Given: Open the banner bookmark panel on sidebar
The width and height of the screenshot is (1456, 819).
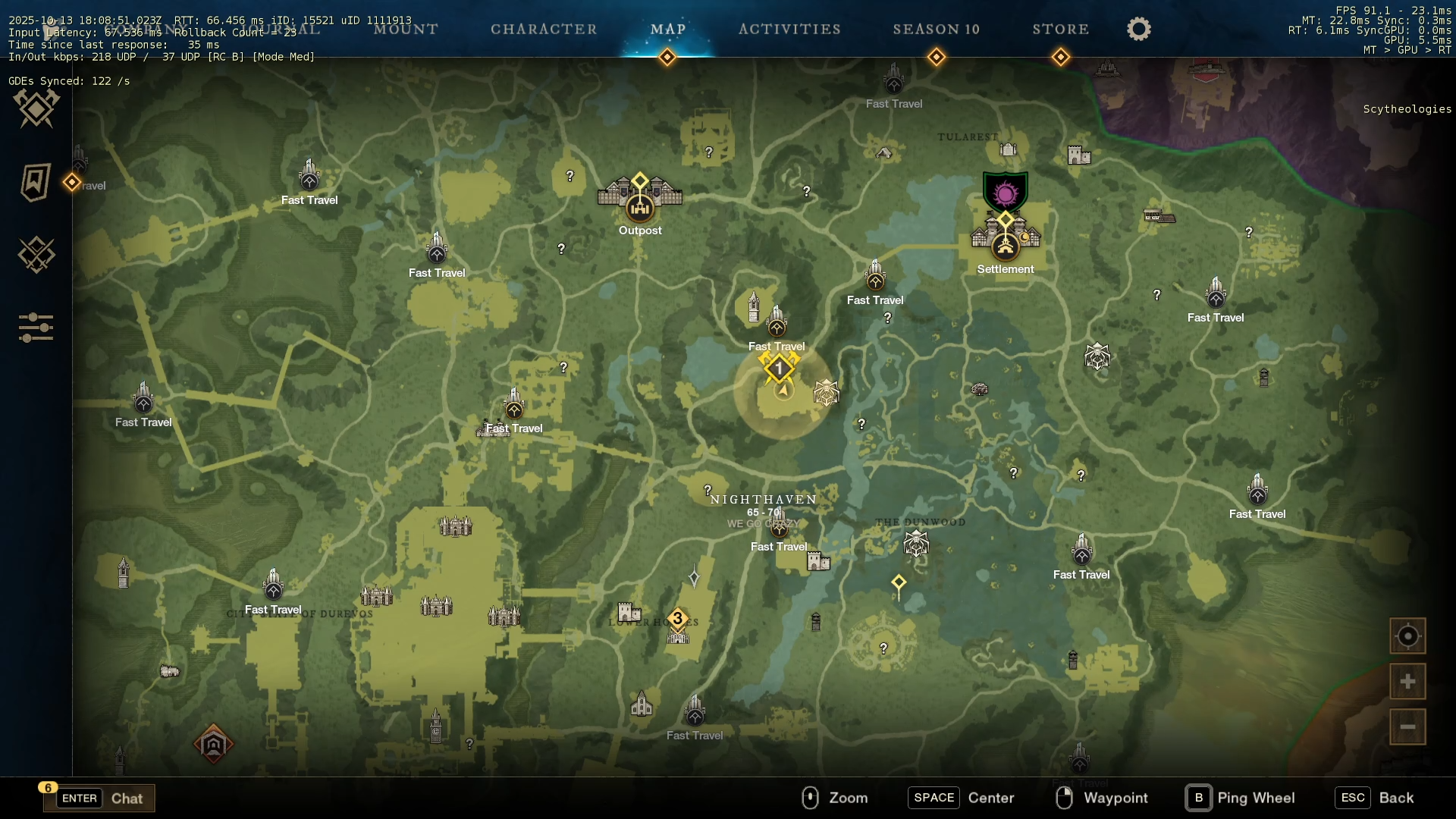Looking at the screenshot, I should pyautogui.click(x=36, y=182).
